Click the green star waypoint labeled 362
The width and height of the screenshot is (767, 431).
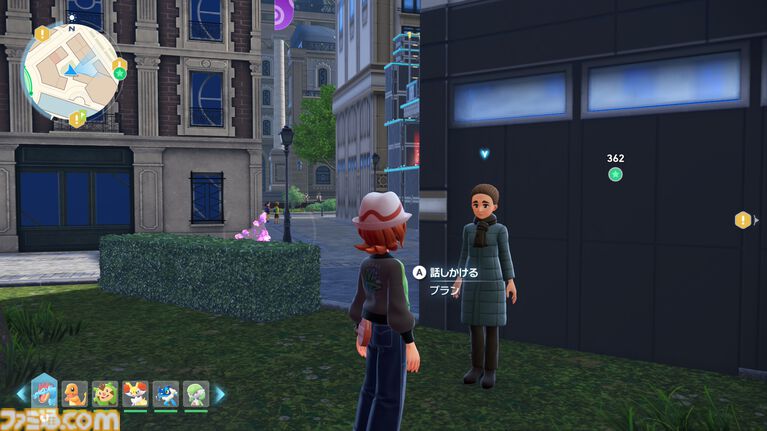[616, 175]
